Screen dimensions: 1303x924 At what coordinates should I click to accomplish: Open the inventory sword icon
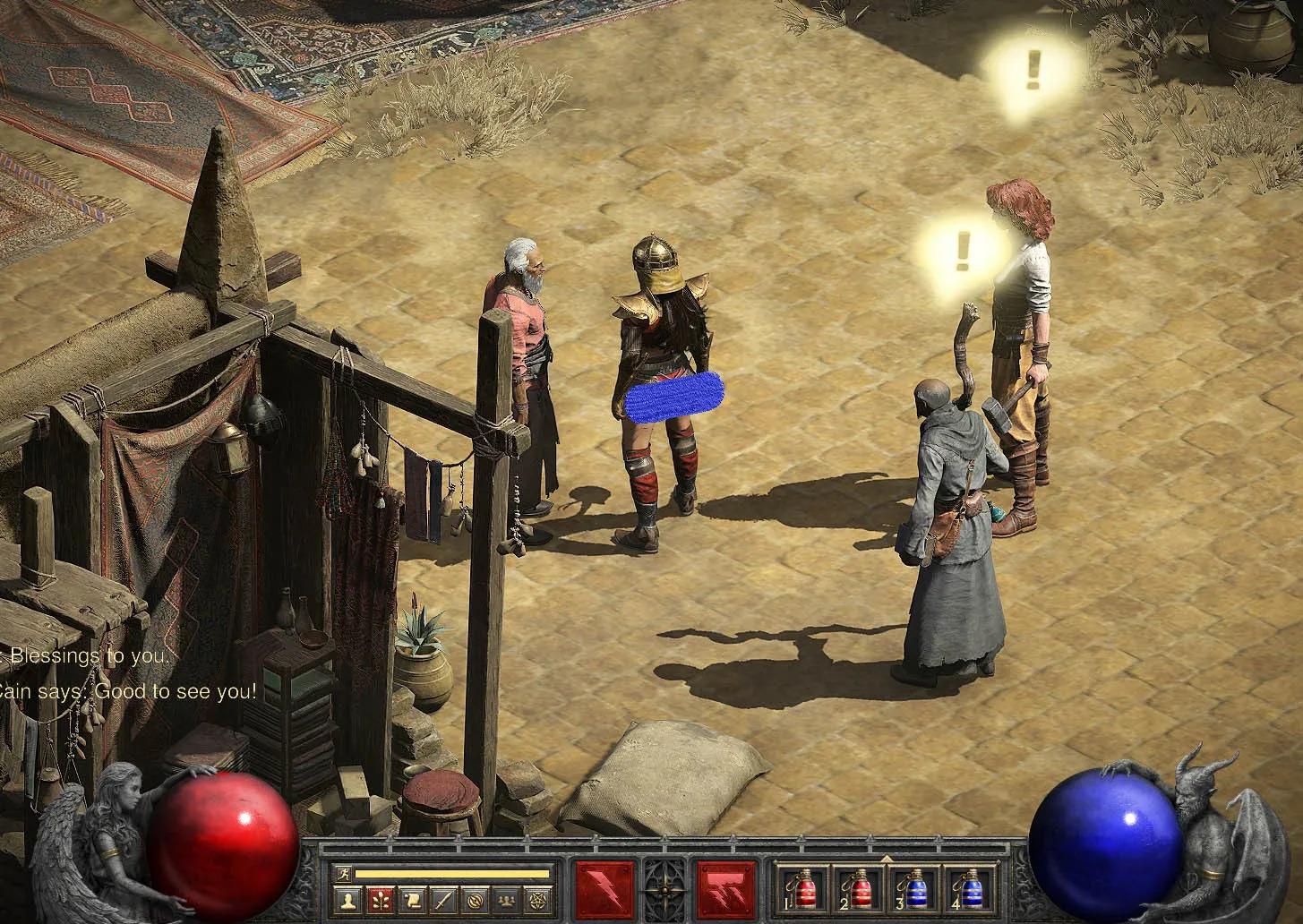pos(443,899)
